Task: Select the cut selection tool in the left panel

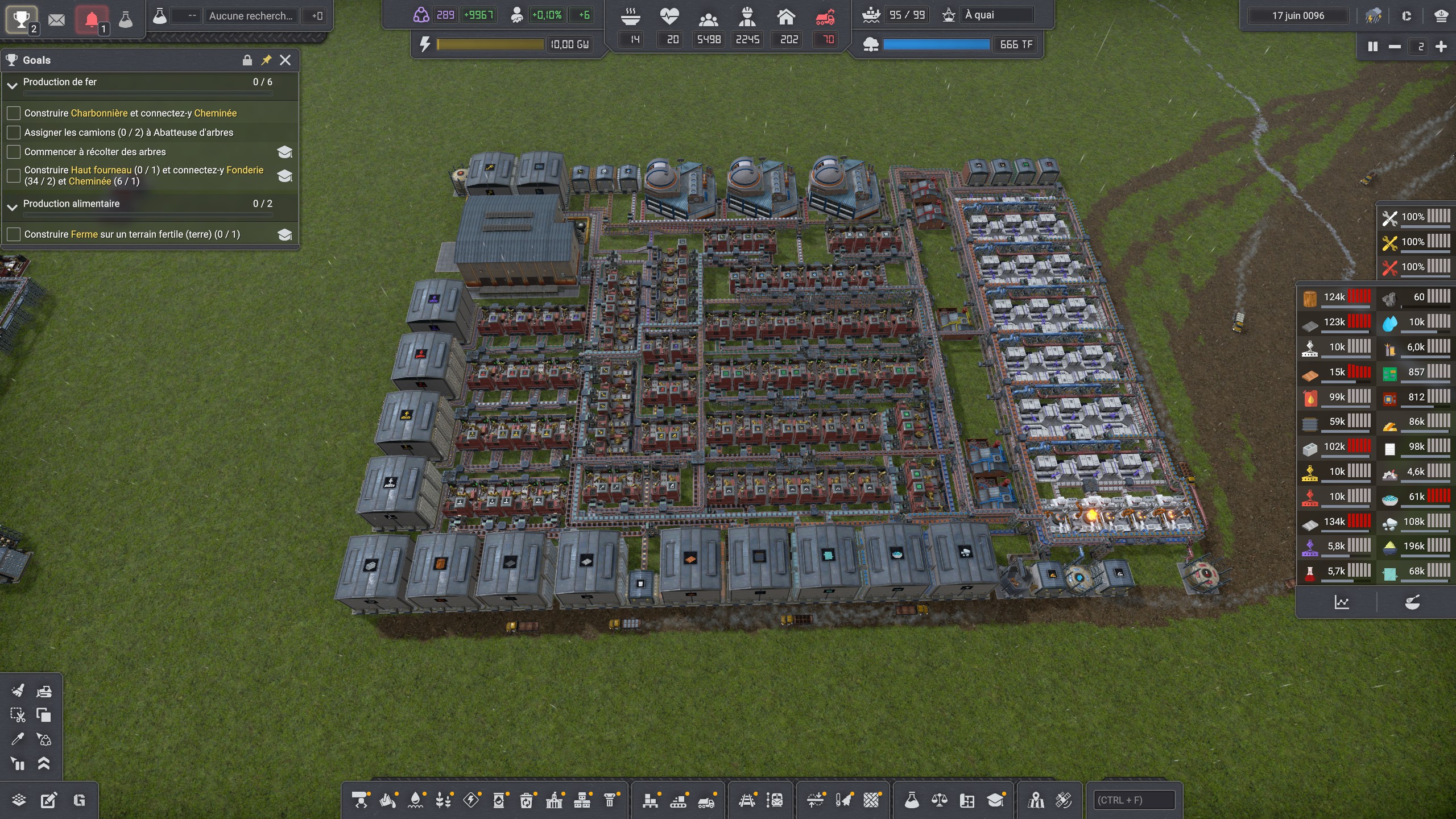Action: coord(18,714)
